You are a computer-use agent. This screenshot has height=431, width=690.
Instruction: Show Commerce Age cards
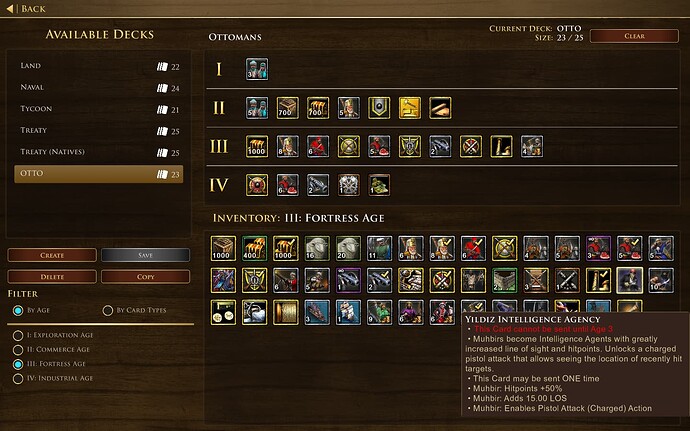17,350
